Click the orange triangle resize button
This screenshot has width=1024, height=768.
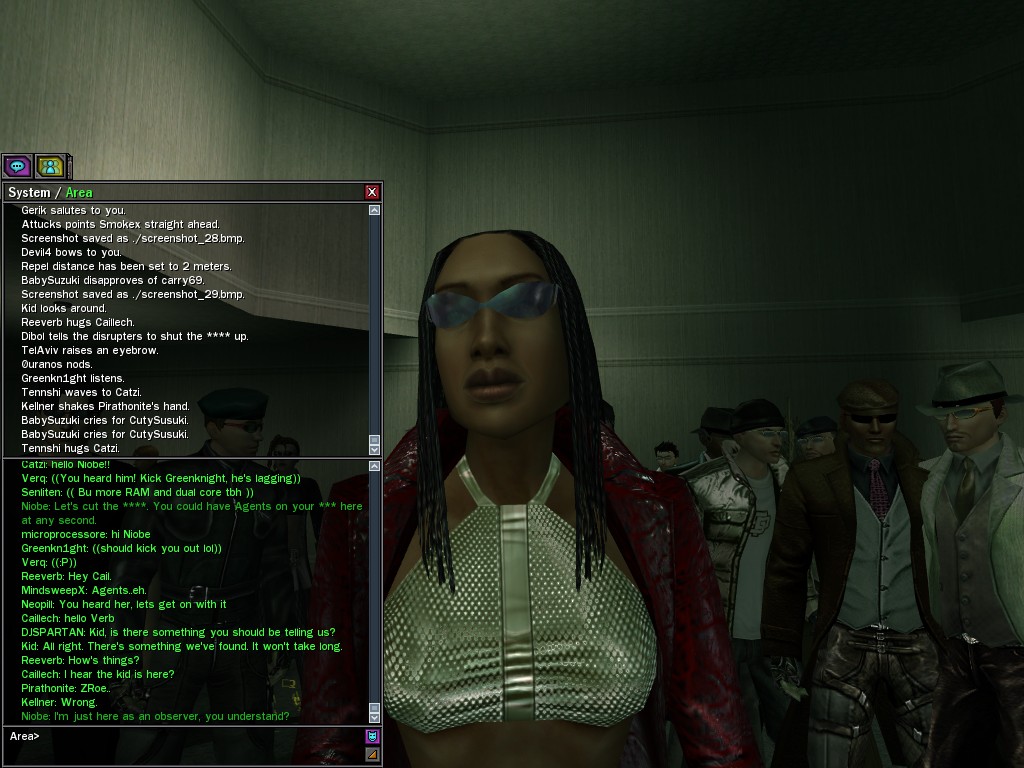click(x=372, y=754)
